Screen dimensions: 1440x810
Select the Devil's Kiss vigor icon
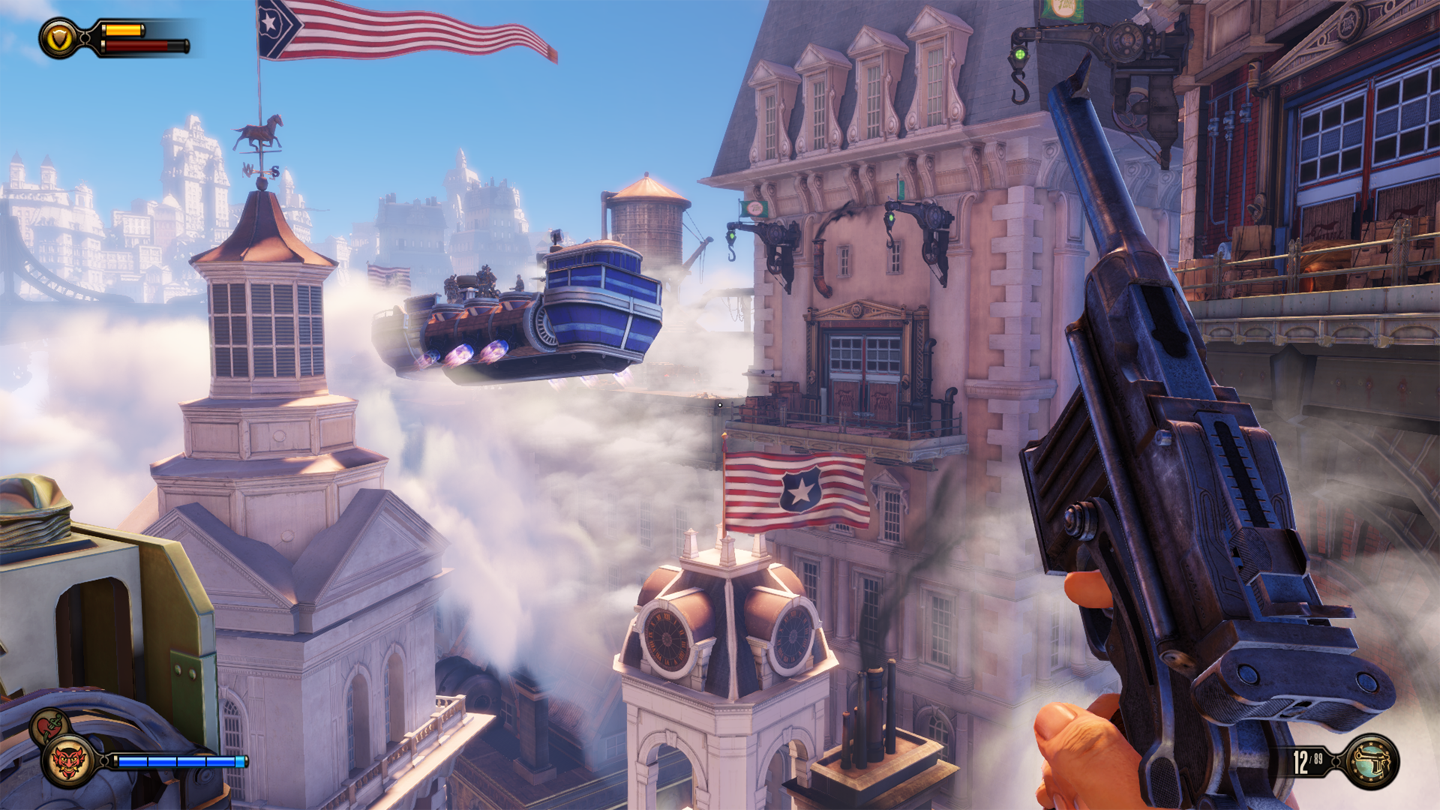pos(65,762)
